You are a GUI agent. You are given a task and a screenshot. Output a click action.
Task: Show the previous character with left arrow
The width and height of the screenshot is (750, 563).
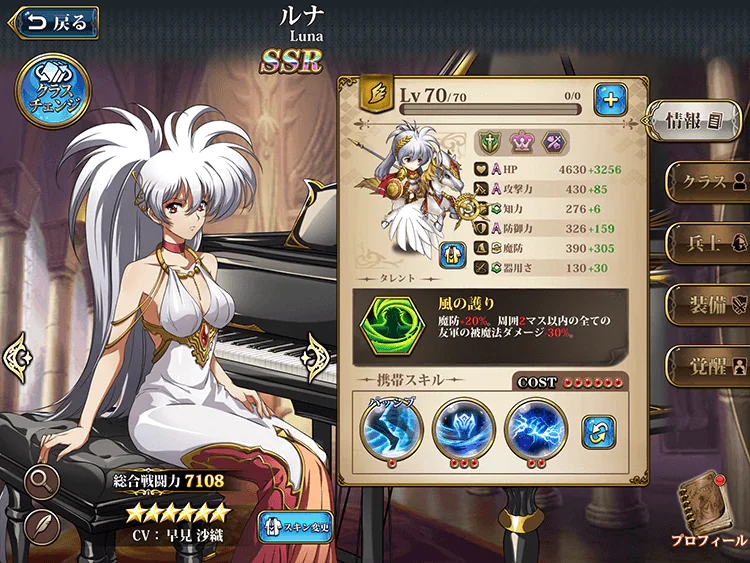coord(19,353)
